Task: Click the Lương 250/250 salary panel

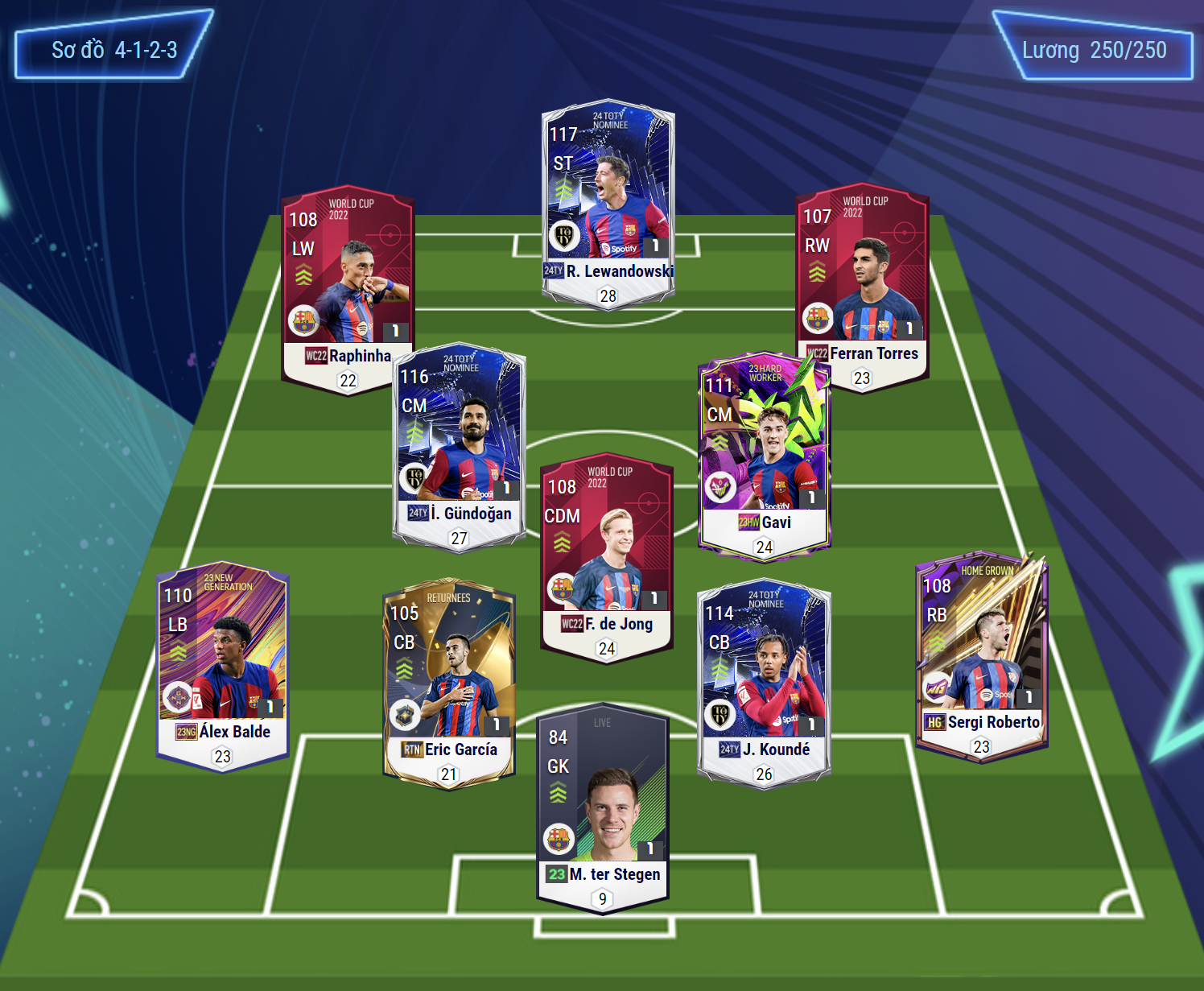Action: [1094, 49]
